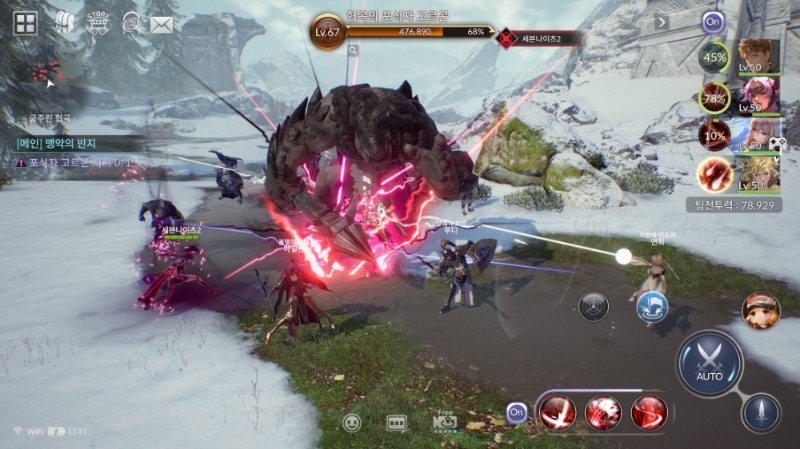Visit the Store
Image resolution: width=800 pixels, height=449 pixels.
coord(98,22)
